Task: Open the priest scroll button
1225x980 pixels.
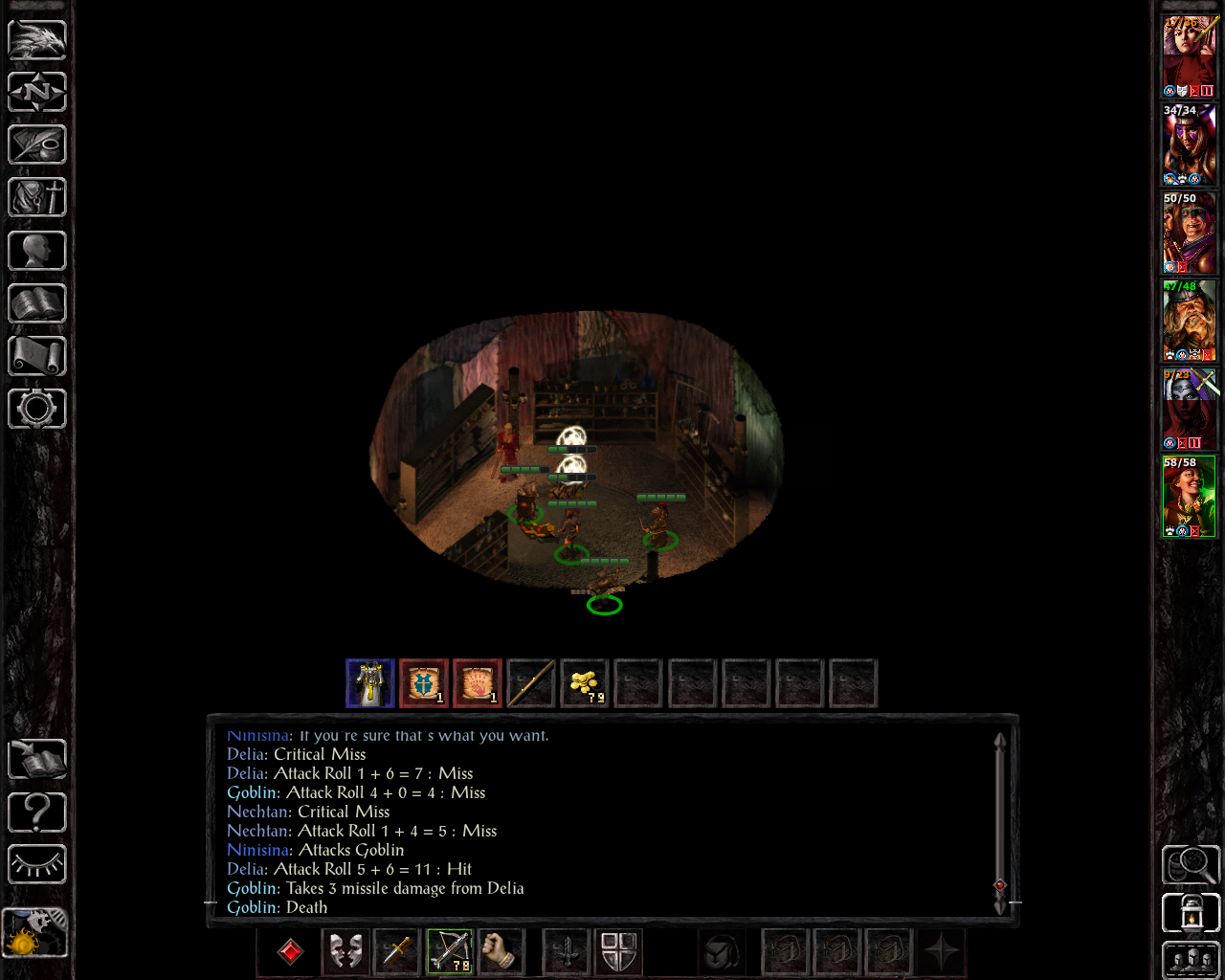Action: 37,357
